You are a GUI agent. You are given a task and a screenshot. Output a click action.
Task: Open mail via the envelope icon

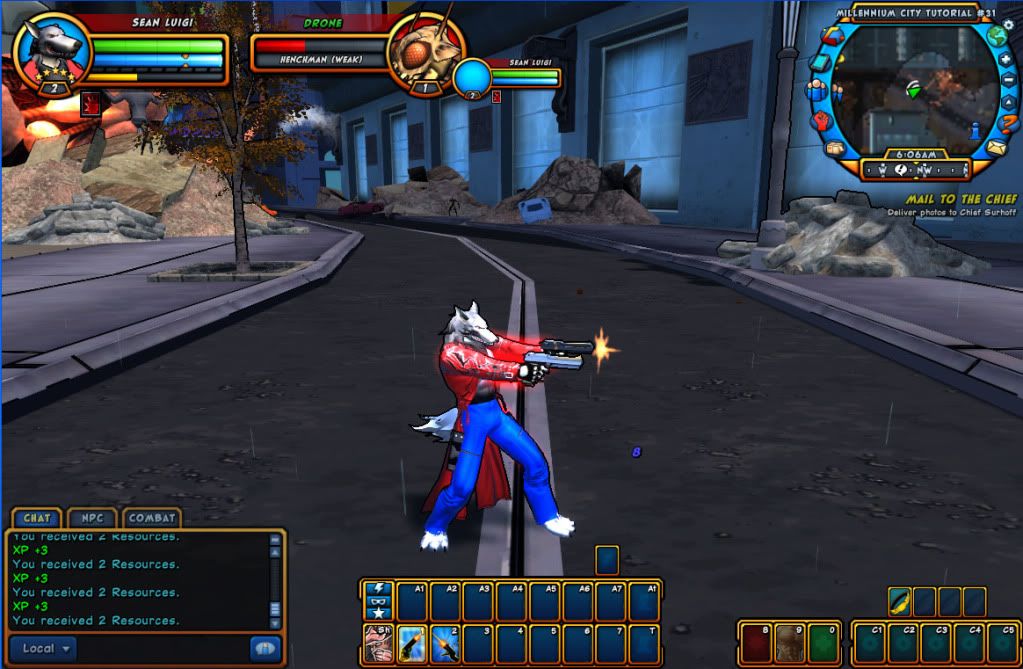click(x=996, y=147)
